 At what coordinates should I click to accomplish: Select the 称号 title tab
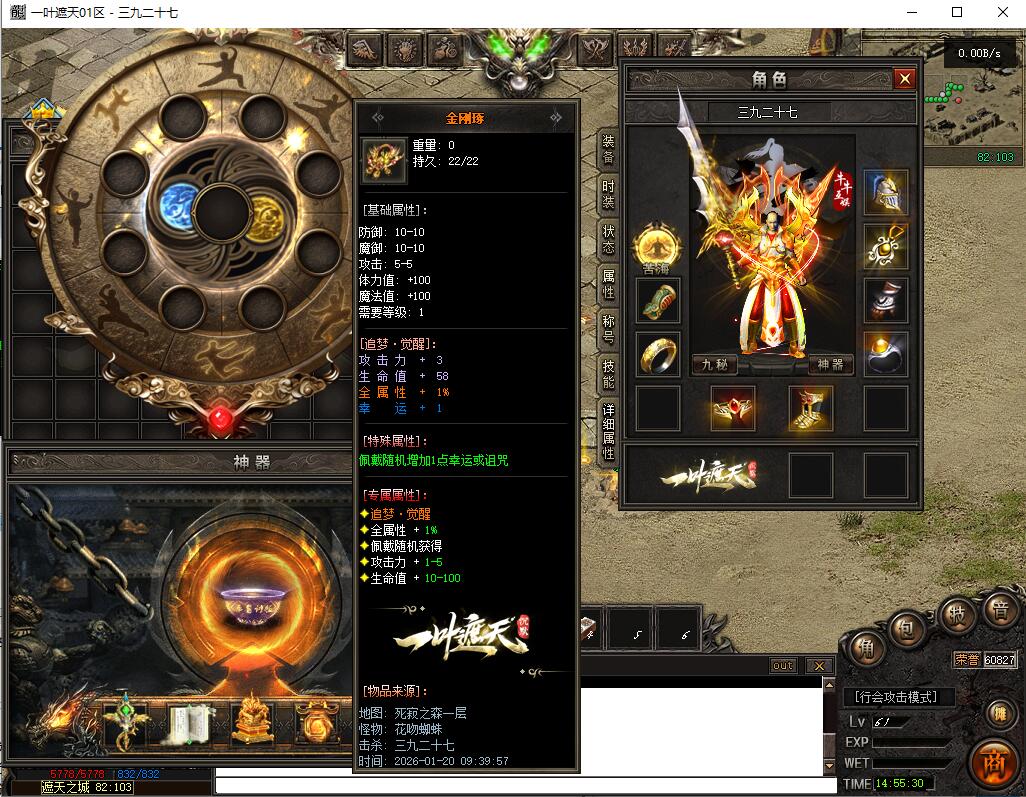[608, 329]
